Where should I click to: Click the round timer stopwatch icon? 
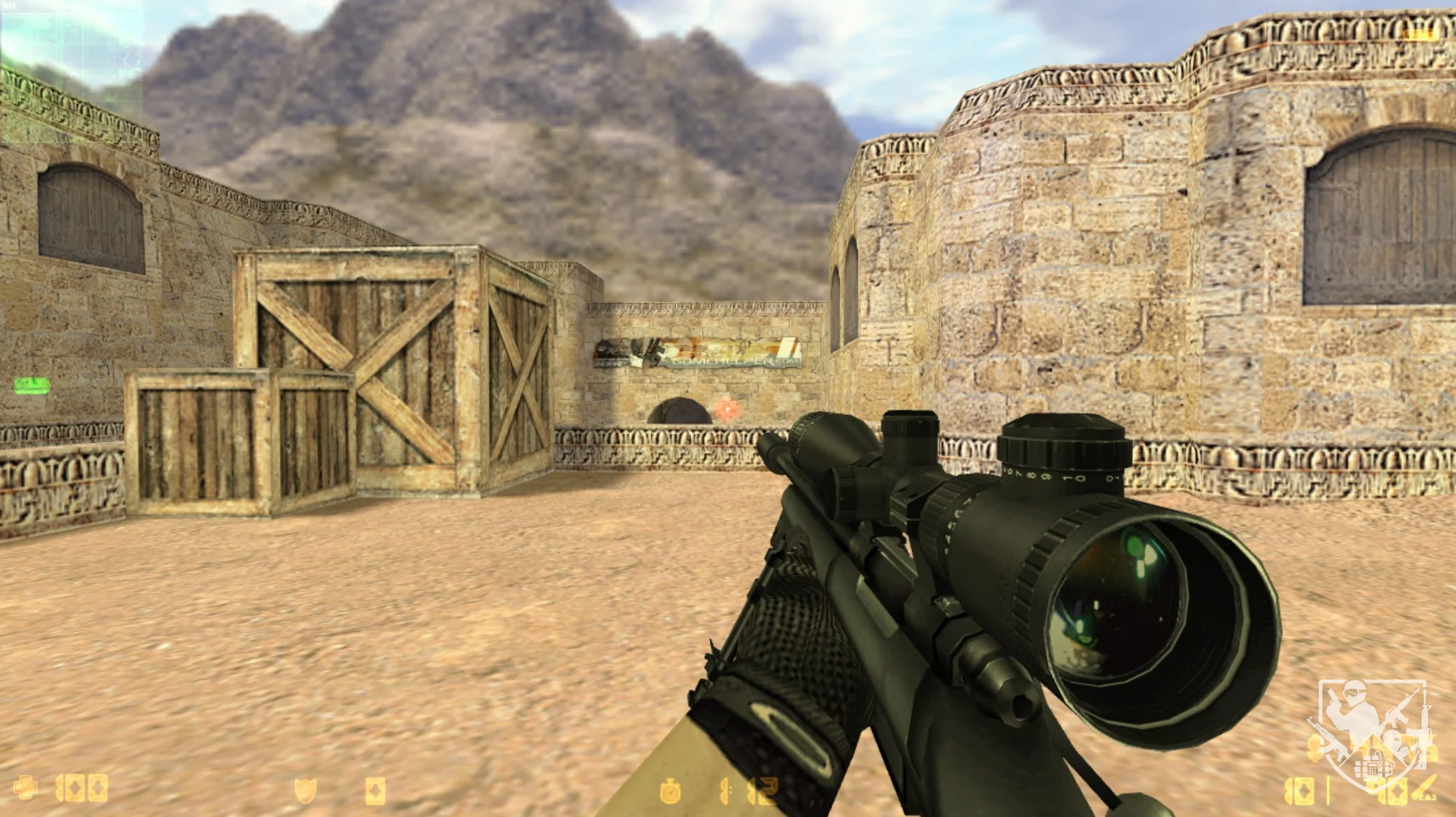click(x=670, y=791)
